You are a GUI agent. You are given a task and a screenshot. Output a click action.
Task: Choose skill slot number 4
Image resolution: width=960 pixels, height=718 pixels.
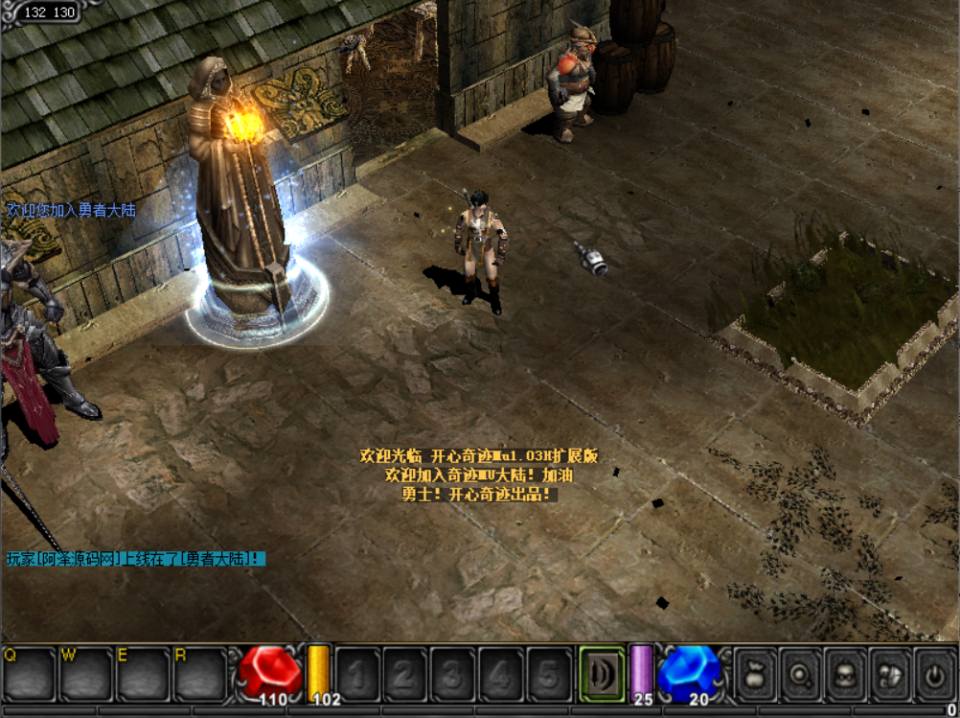point(501,674)
